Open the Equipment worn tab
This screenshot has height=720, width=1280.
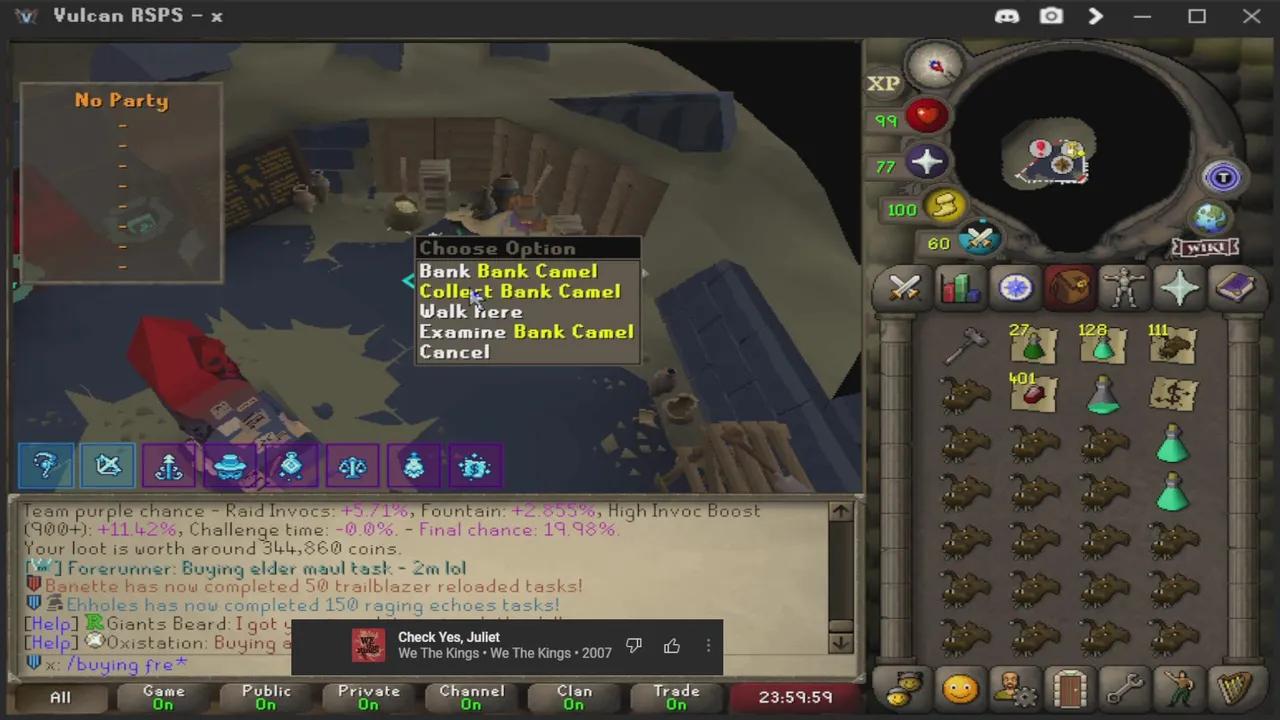click(x=1124, y=289)
